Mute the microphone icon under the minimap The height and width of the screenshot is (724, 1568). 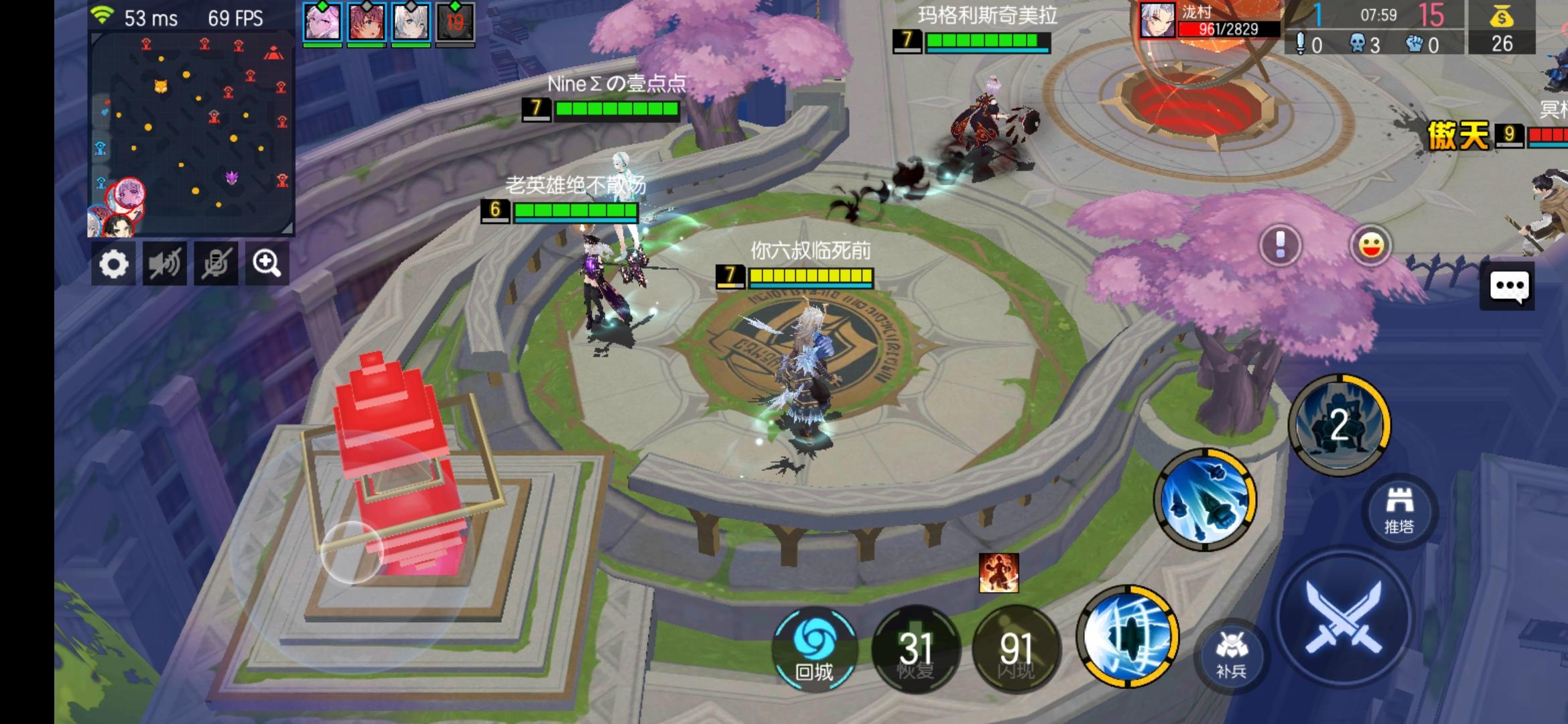pos(216,264)
